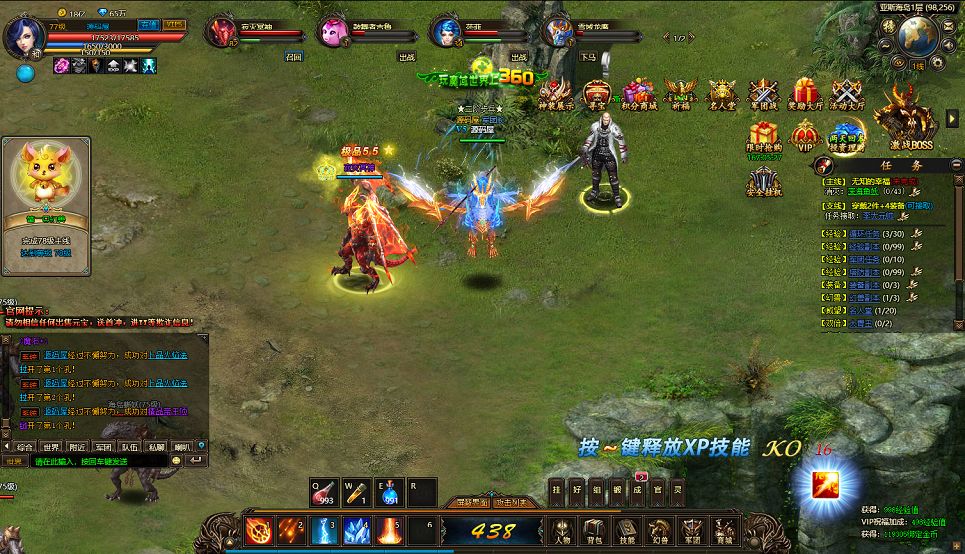
Task: Open the 军团战 legion war icon
Action: pos(764,95)
